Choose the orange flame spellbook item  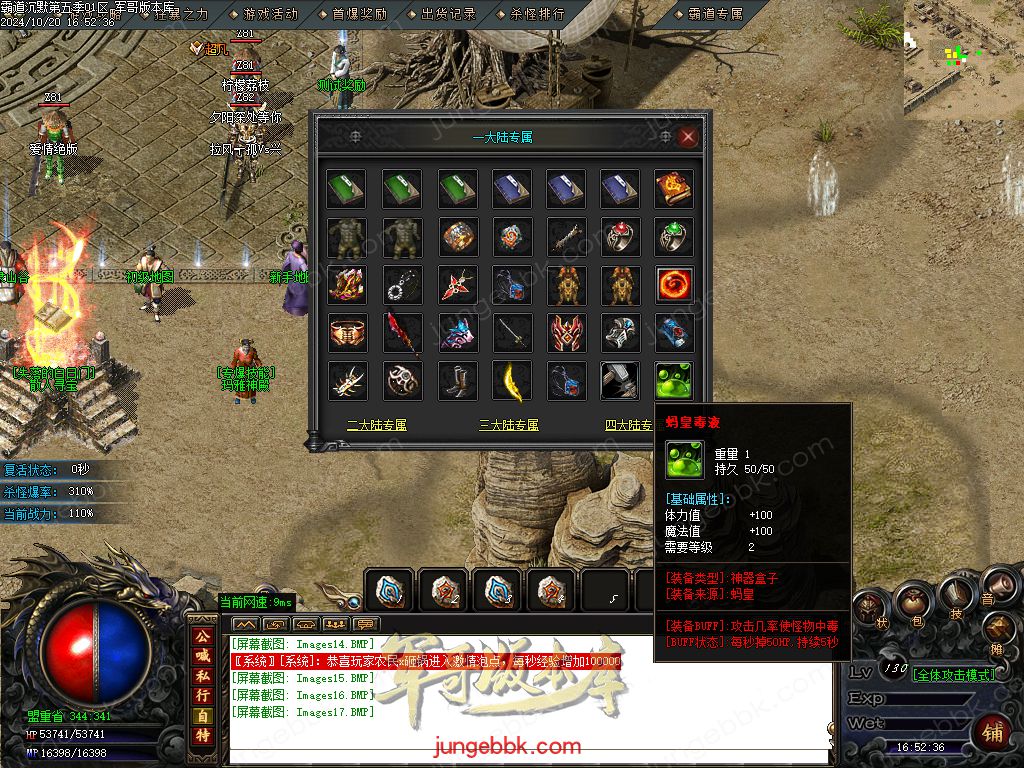[674, 189]
